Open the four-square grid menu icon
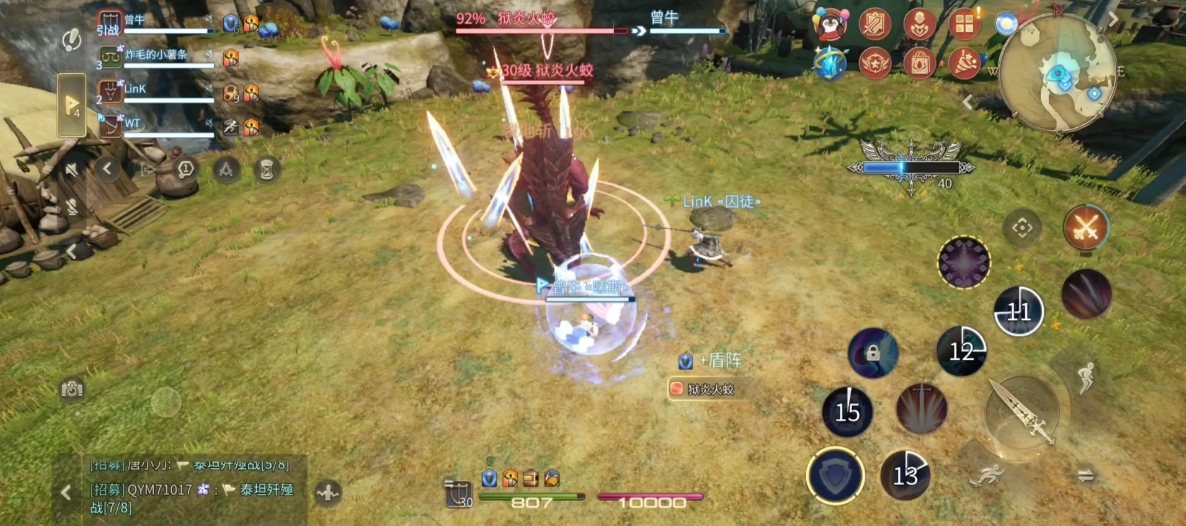The image size is (1186, 526). coord(965,24)
